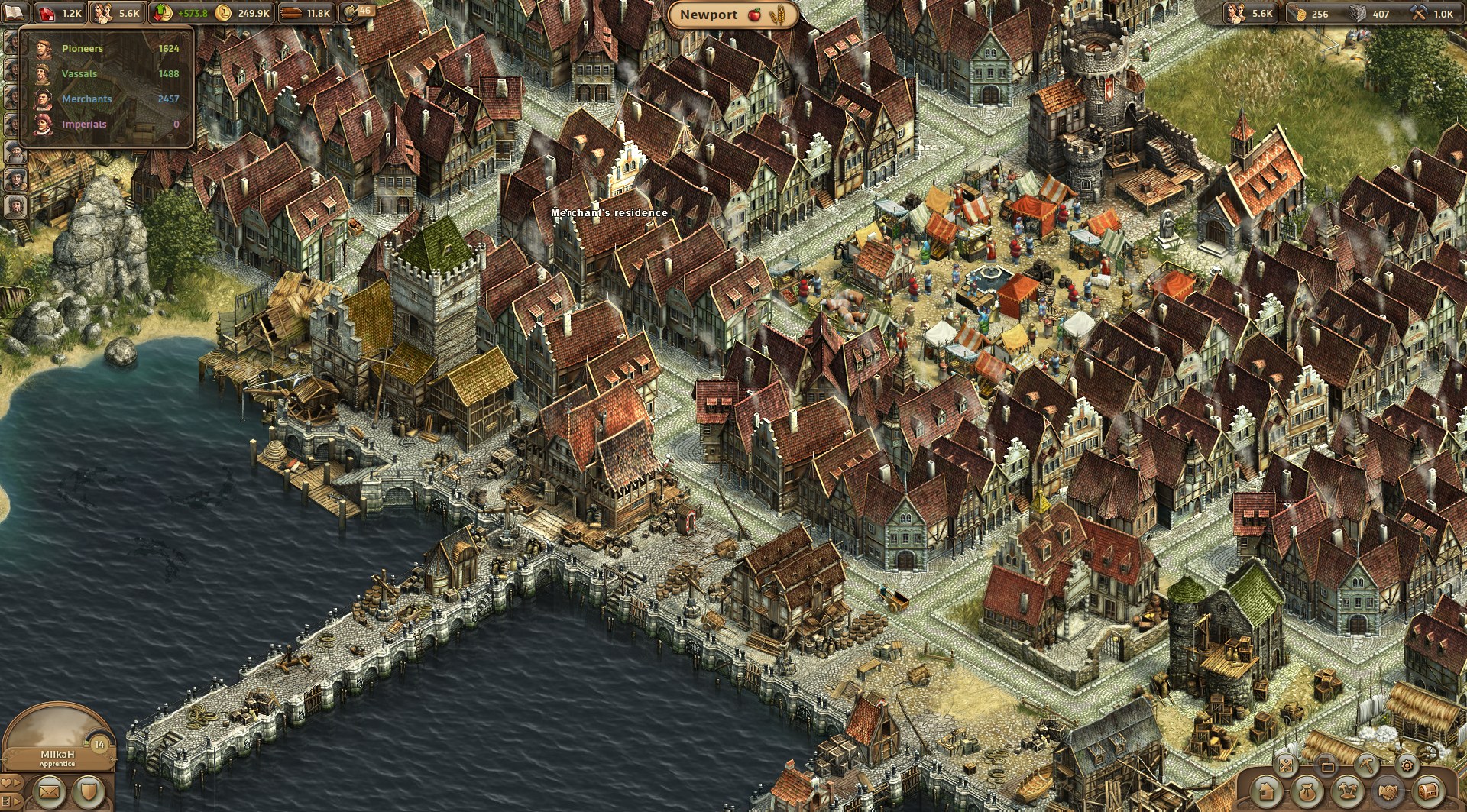Activate the pickaxe tool button
1467x812 pixels.
coord(1367,764)
